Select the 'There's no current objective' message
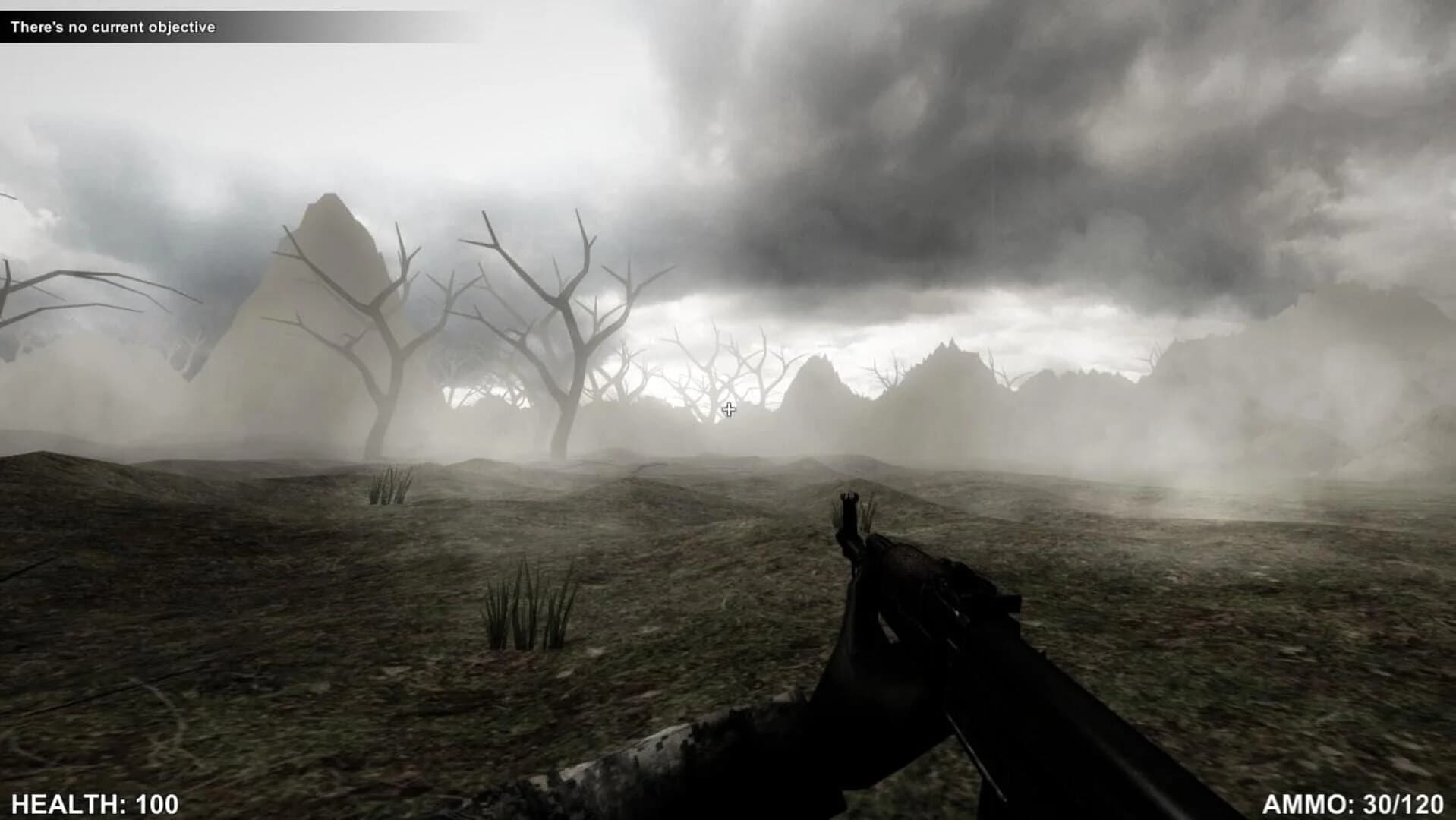The image size is (1456, 820). (x=112, y=27)
